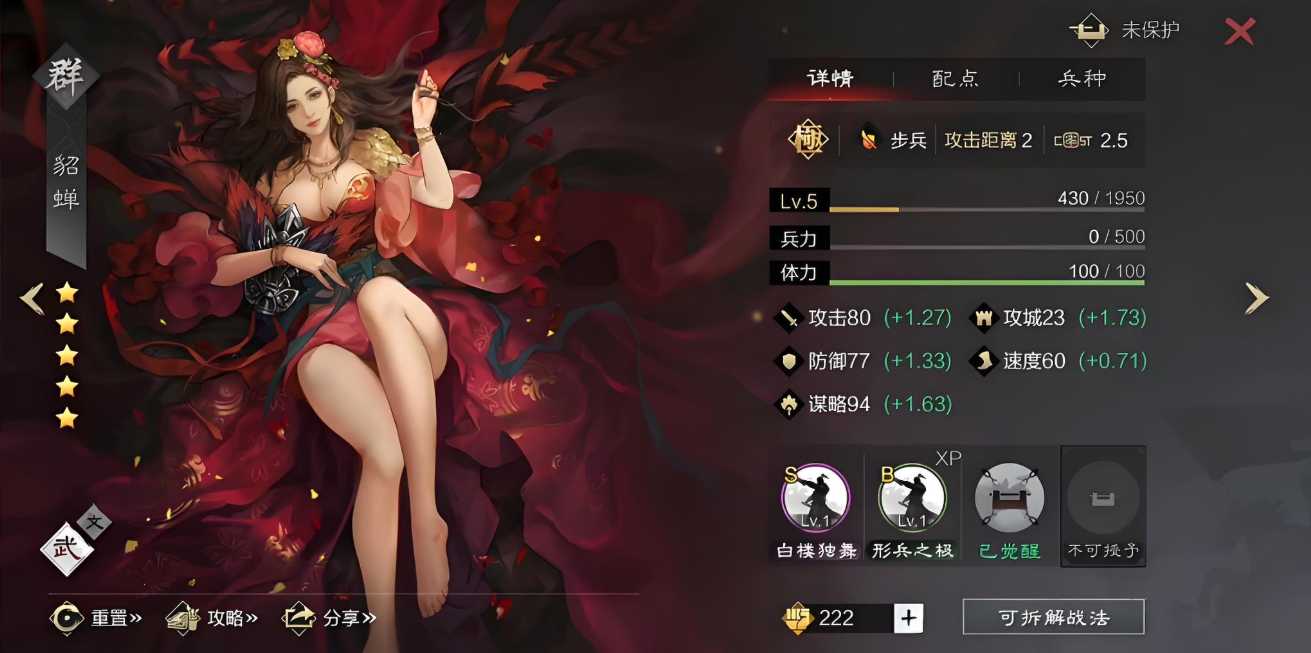The width and height of the screenshot is (1311, 653).
Task: Select the 白楼独舞 skill icon
Action: pyautogui.click(x=816, y=497)
